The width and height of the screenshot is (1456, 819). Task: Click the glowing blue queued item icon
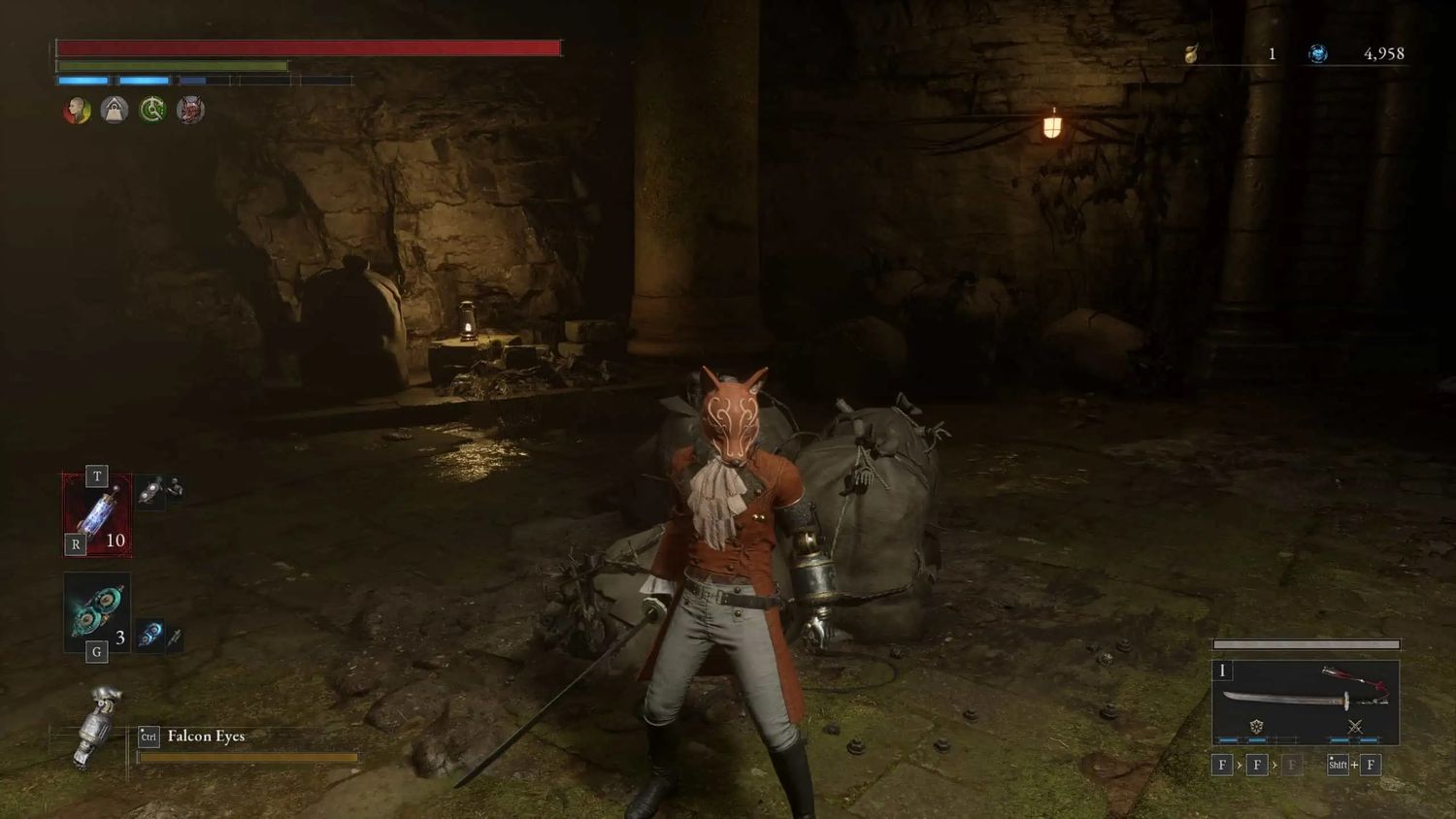[x=149, y=636]
